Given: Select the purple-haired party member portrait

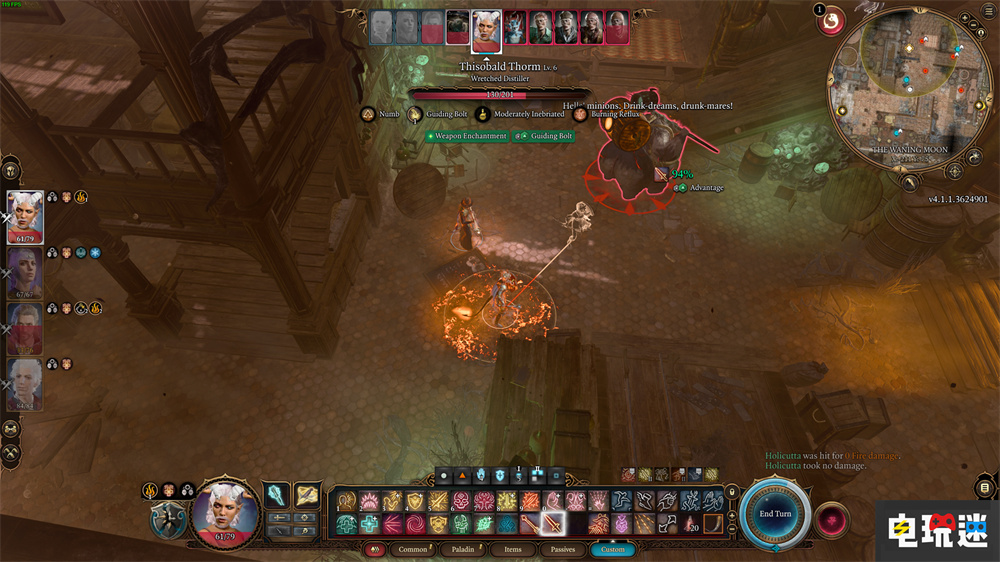Looking at the screenshot, I should coord(25,273).
